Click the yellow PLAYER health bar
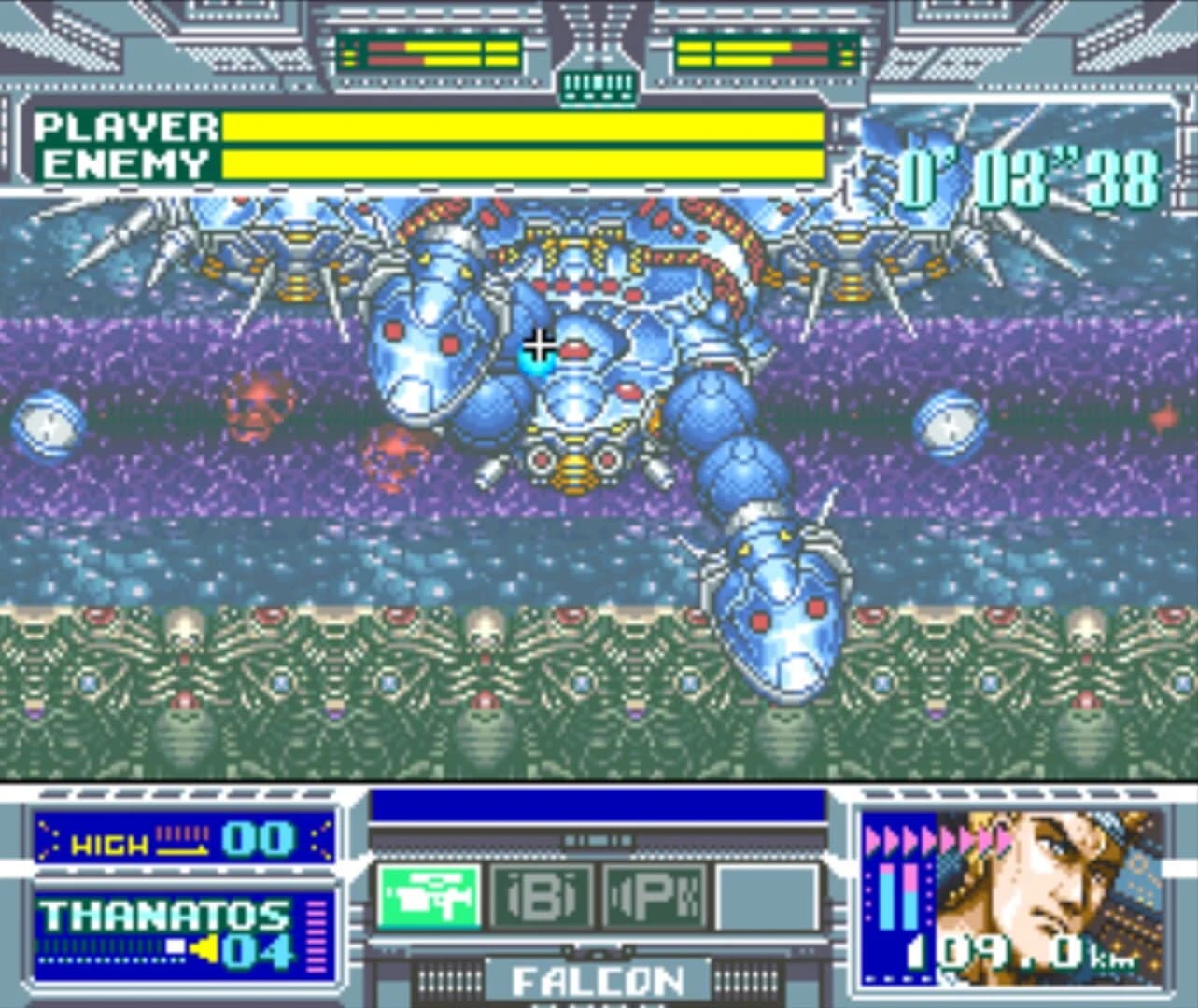The image size is (1198, 1008). (523, 126)
